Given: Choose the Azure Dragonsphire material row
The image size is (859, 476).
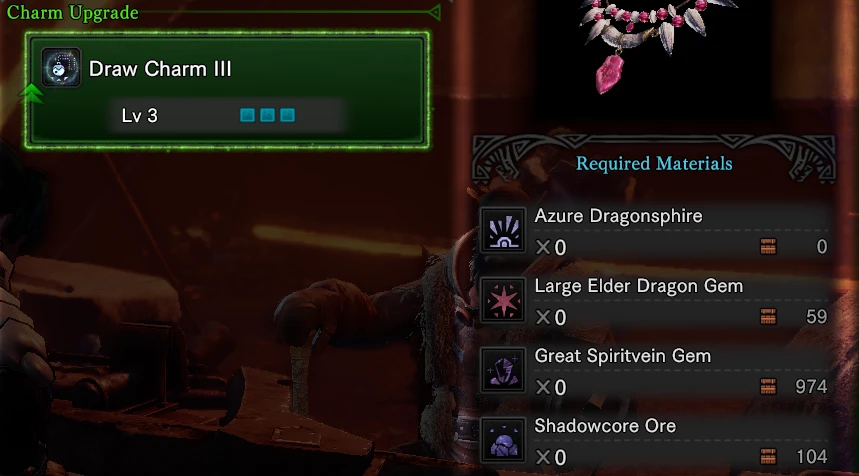Looking at the screenshot, I should (x=655, y=230).
